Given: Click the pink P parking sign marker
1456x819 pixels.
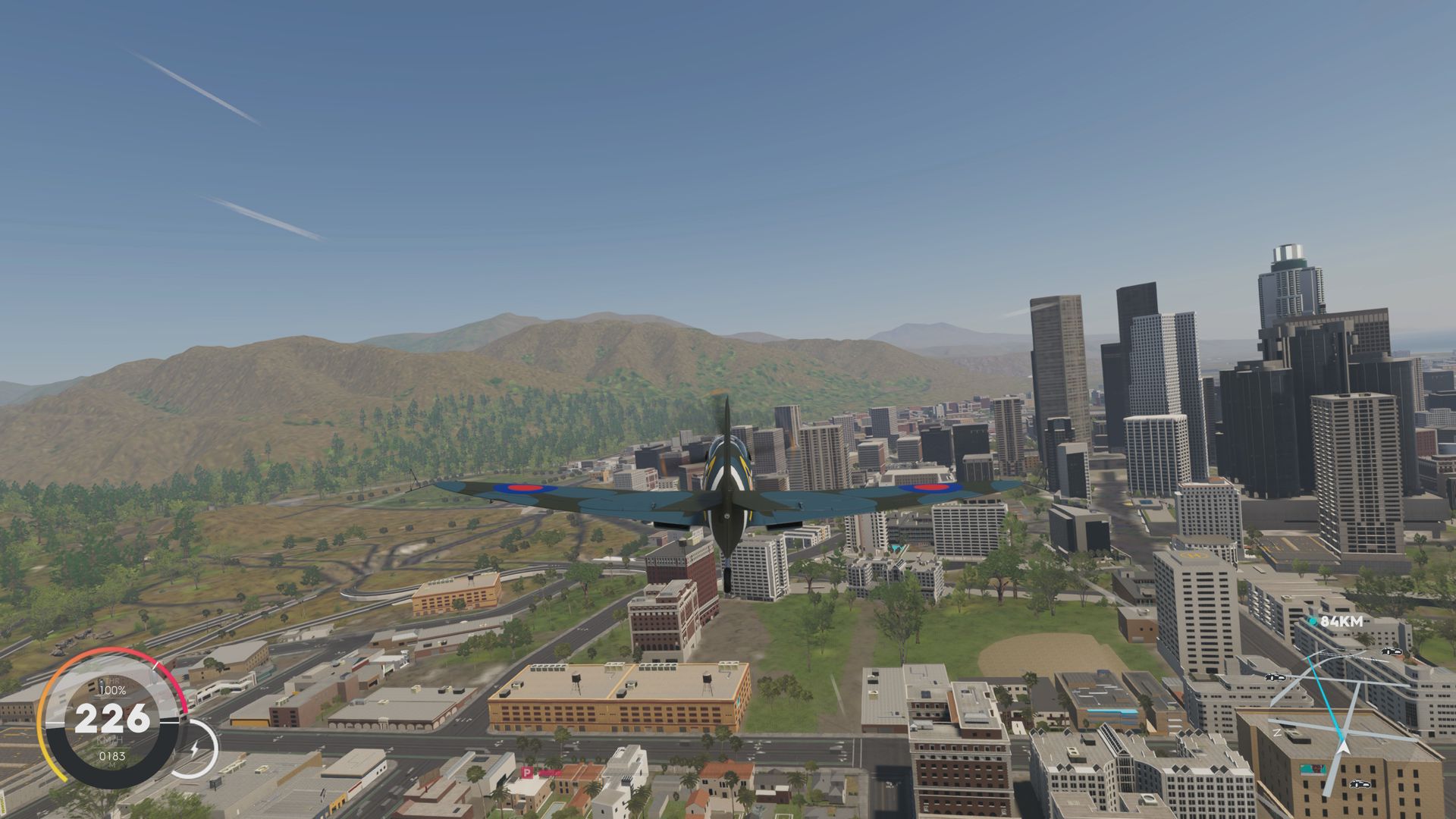Looking at the screenshot, I should click(527, 772).
